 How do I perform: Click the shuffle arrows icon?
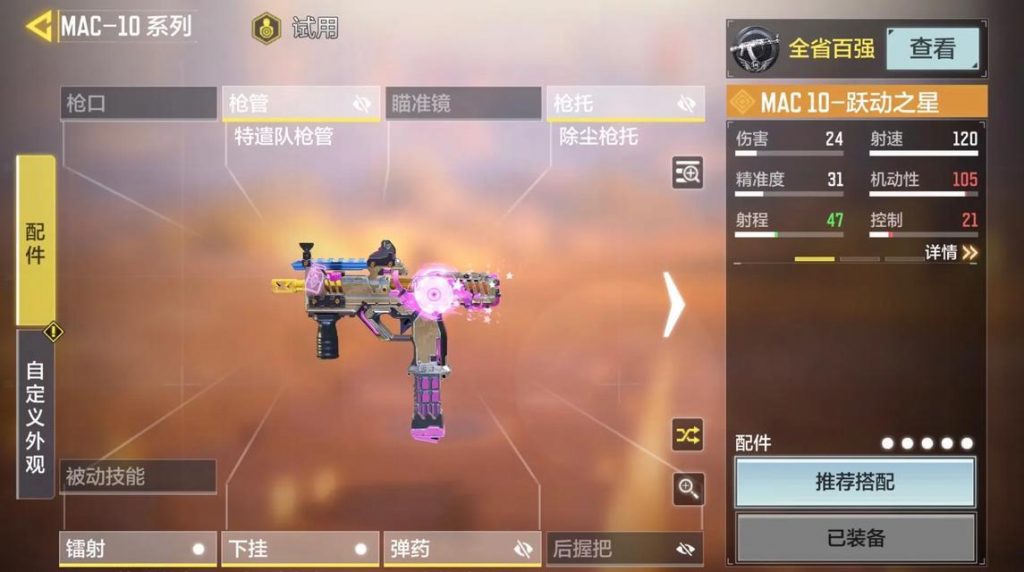click(688, 435)
